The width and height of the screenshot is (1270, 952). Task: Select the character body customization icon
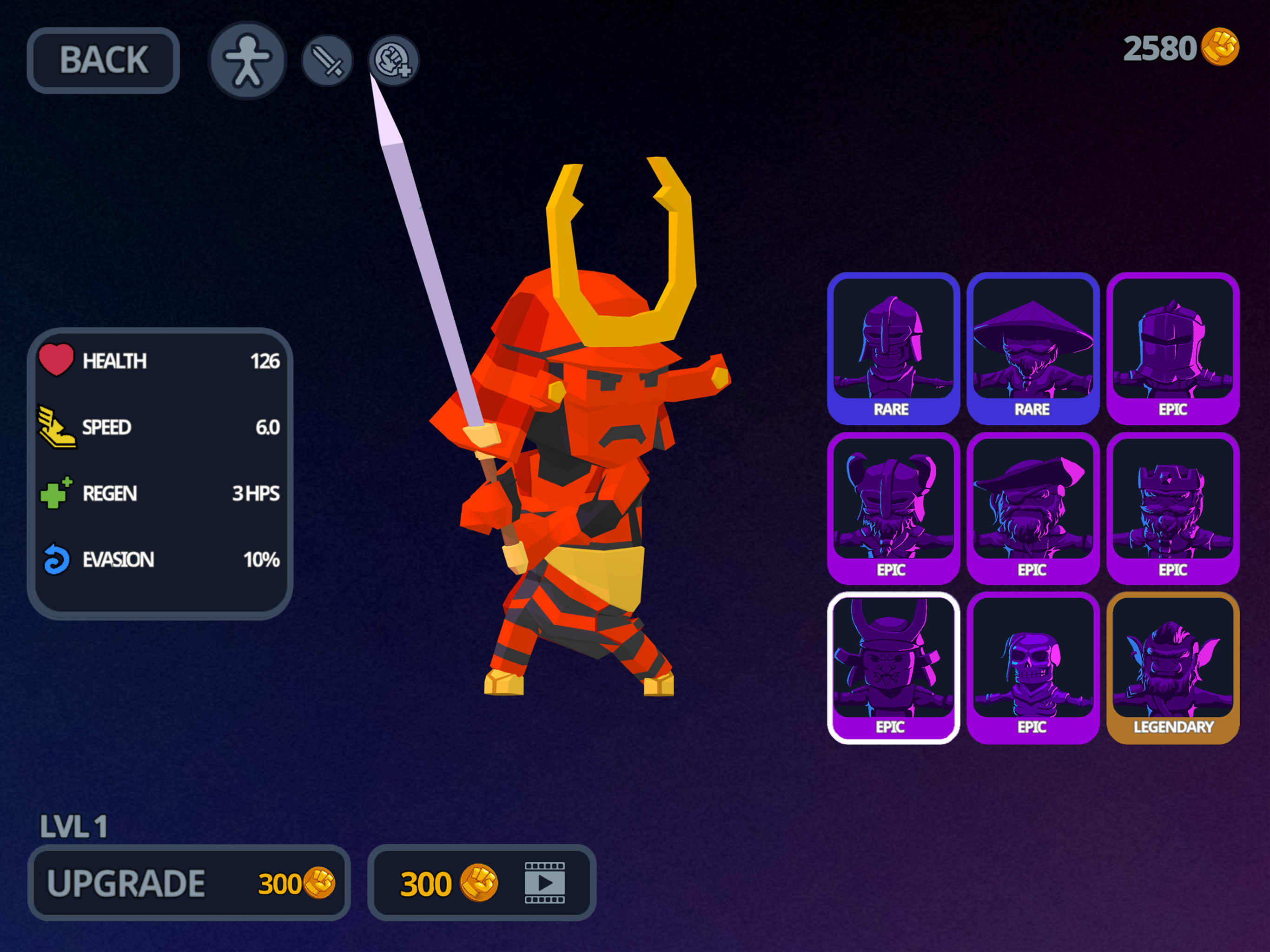pos(247,59)
